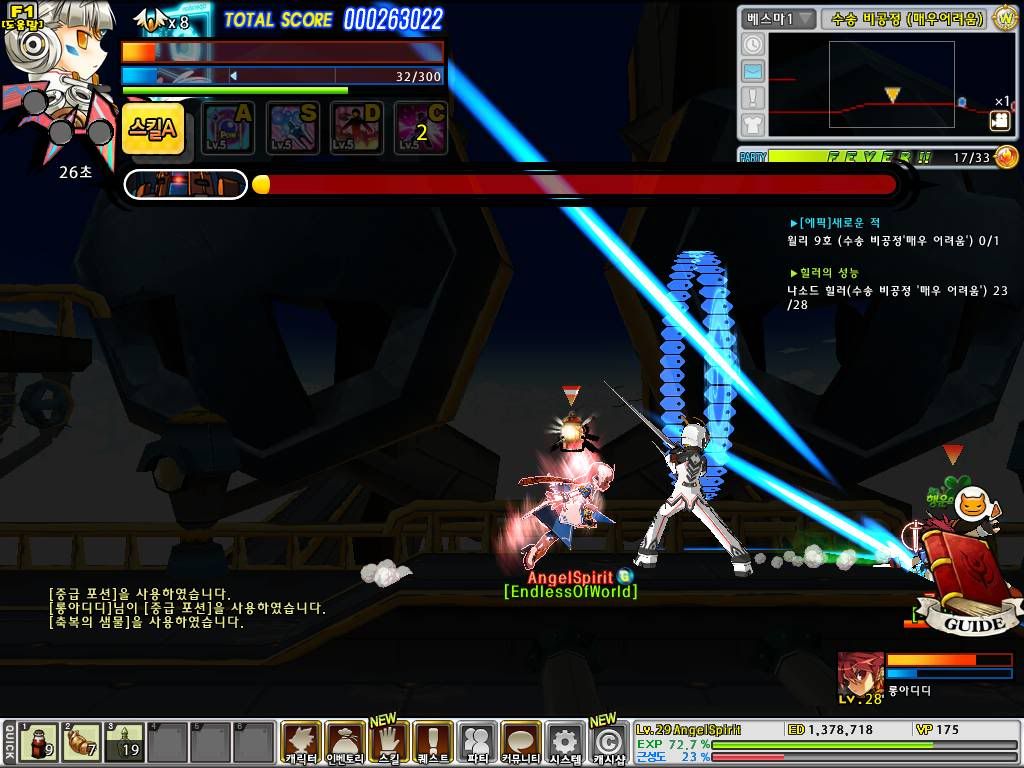The width and height of the screenshot is (1024, 768).
Task: Open the 퀘스트 (Quest) menu
Action: 433,742
